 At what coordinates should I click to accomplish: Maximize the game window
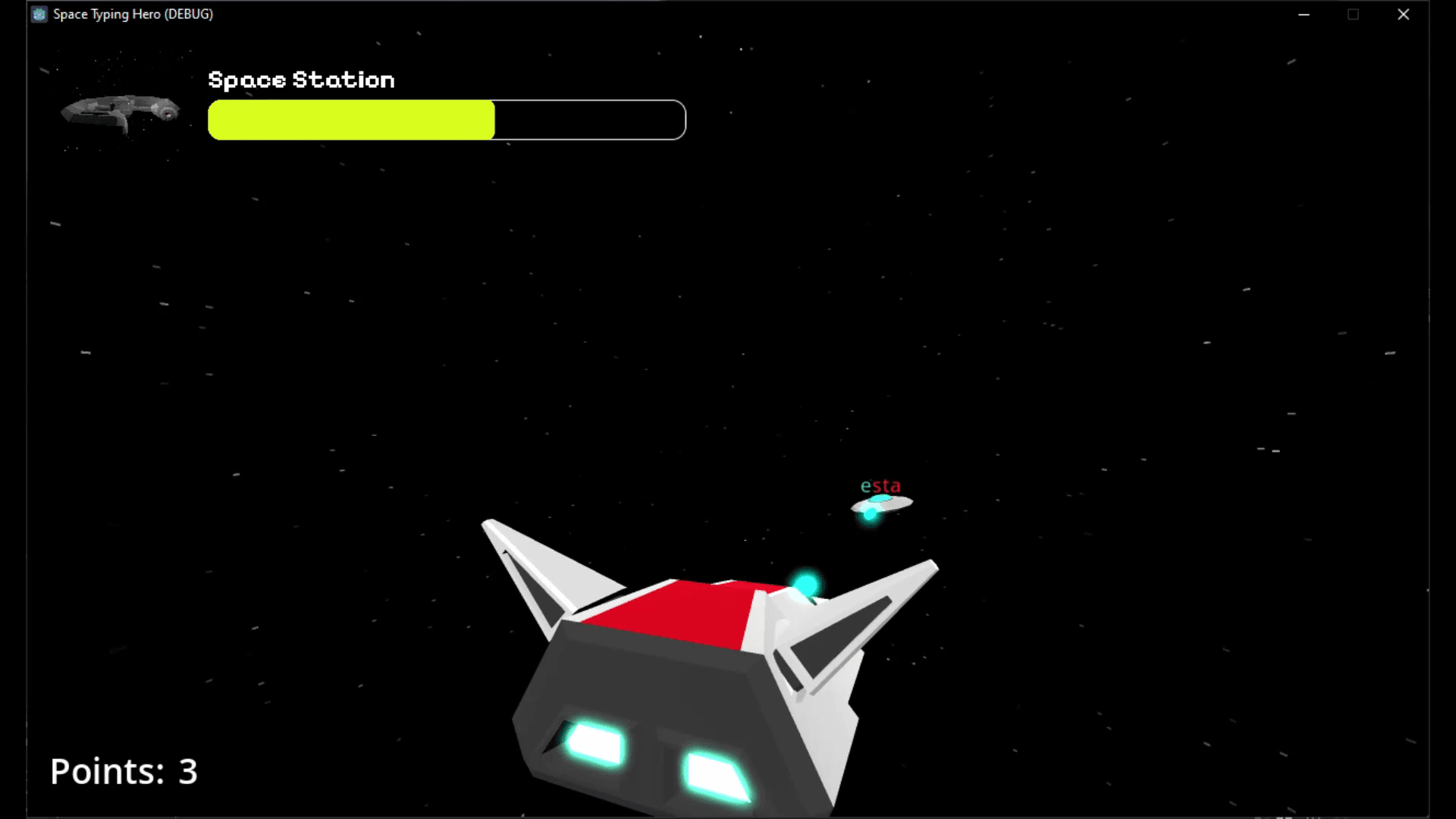click(x=1354, y=14)
